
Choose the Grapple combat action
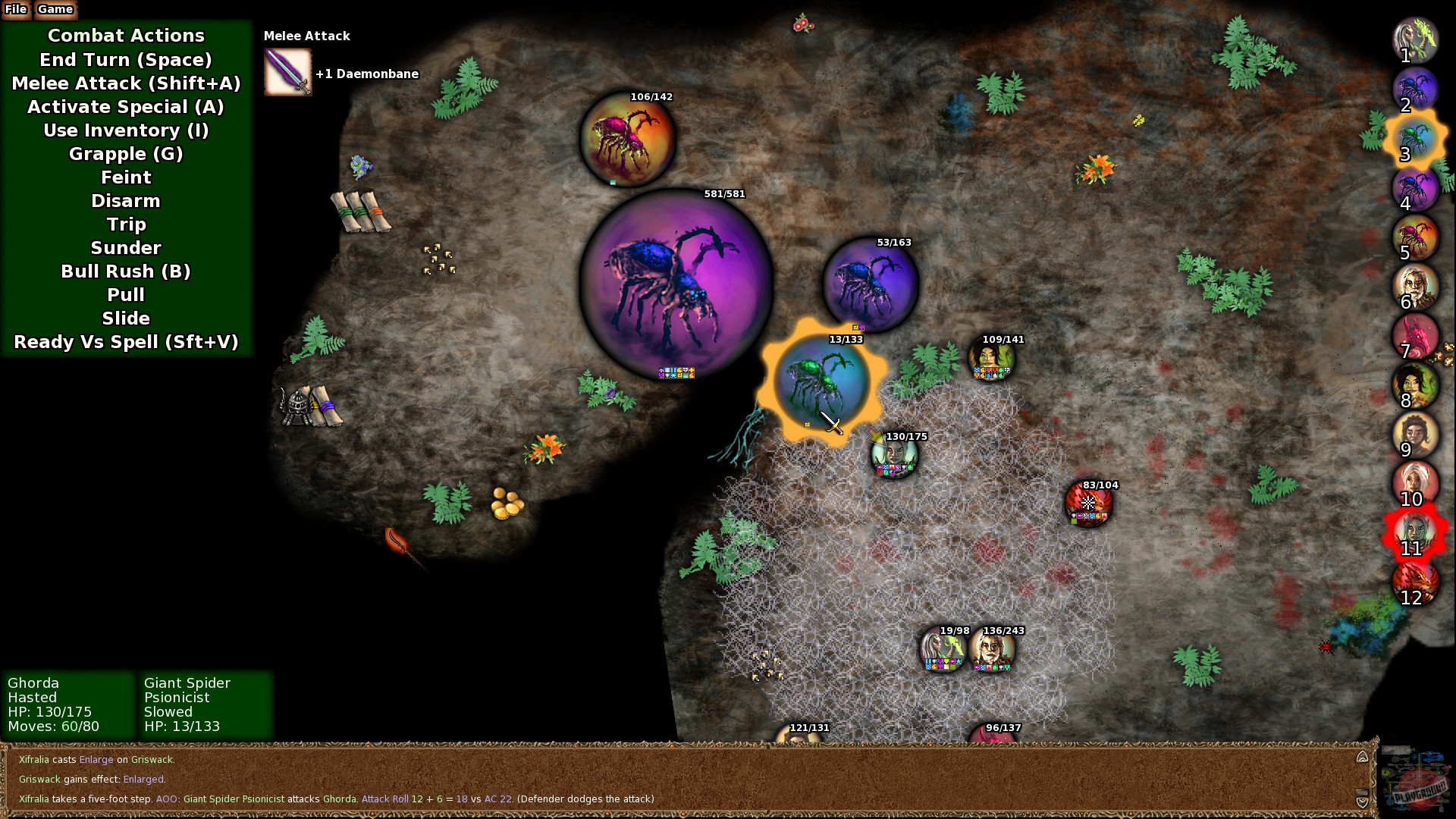[x=126, y=154]
